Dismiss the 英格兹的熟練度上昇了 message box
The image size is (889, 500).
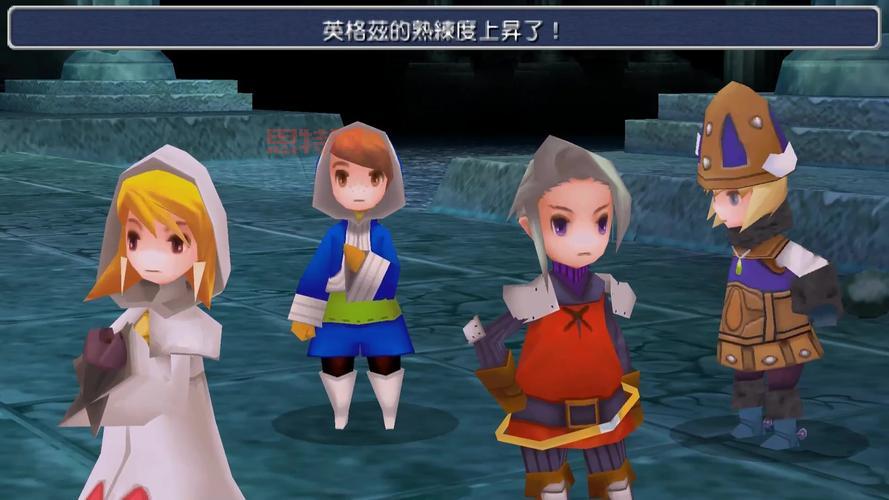(443, 29)
